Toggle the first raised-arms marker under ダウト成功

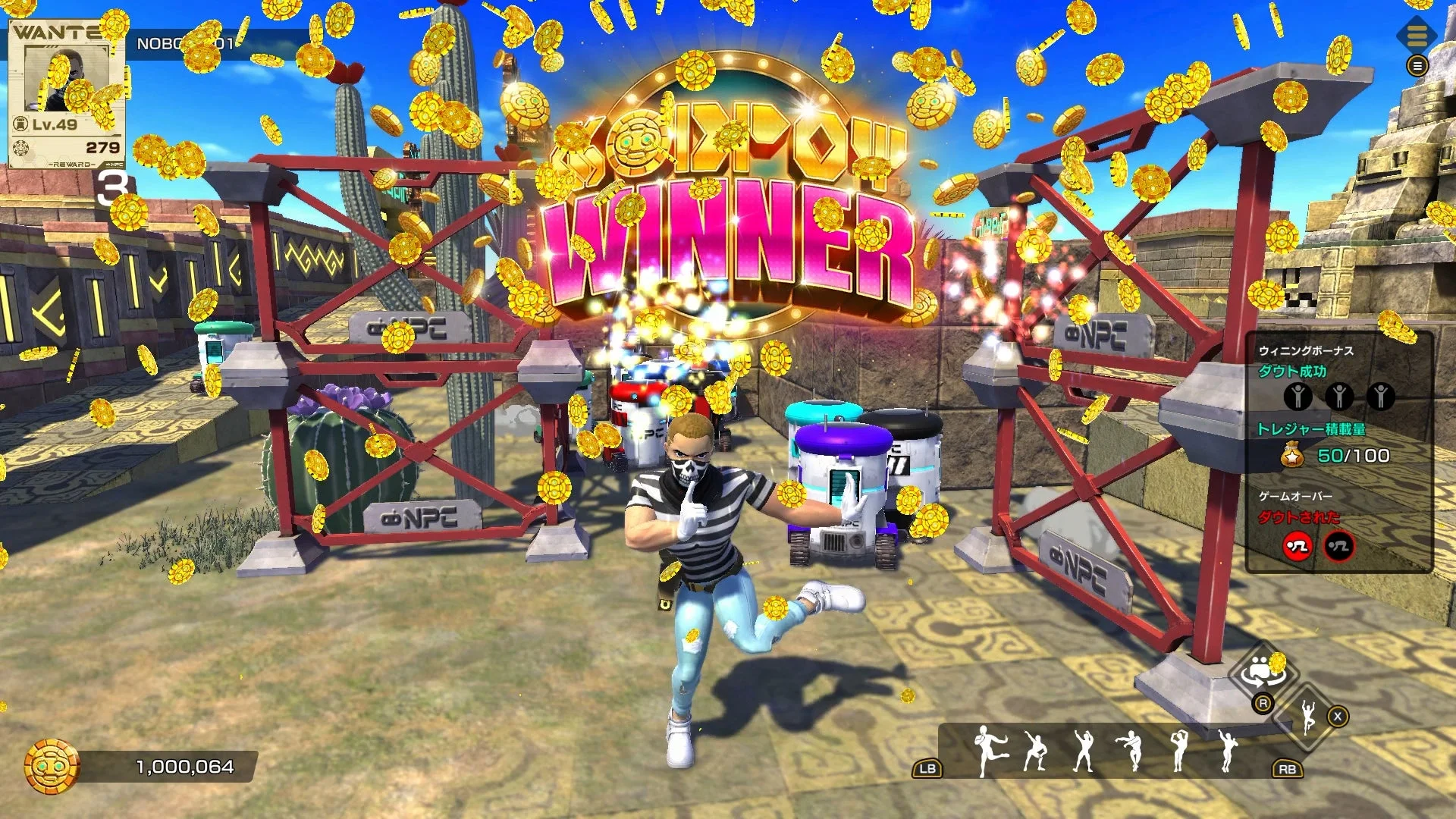coord(1298,395)
